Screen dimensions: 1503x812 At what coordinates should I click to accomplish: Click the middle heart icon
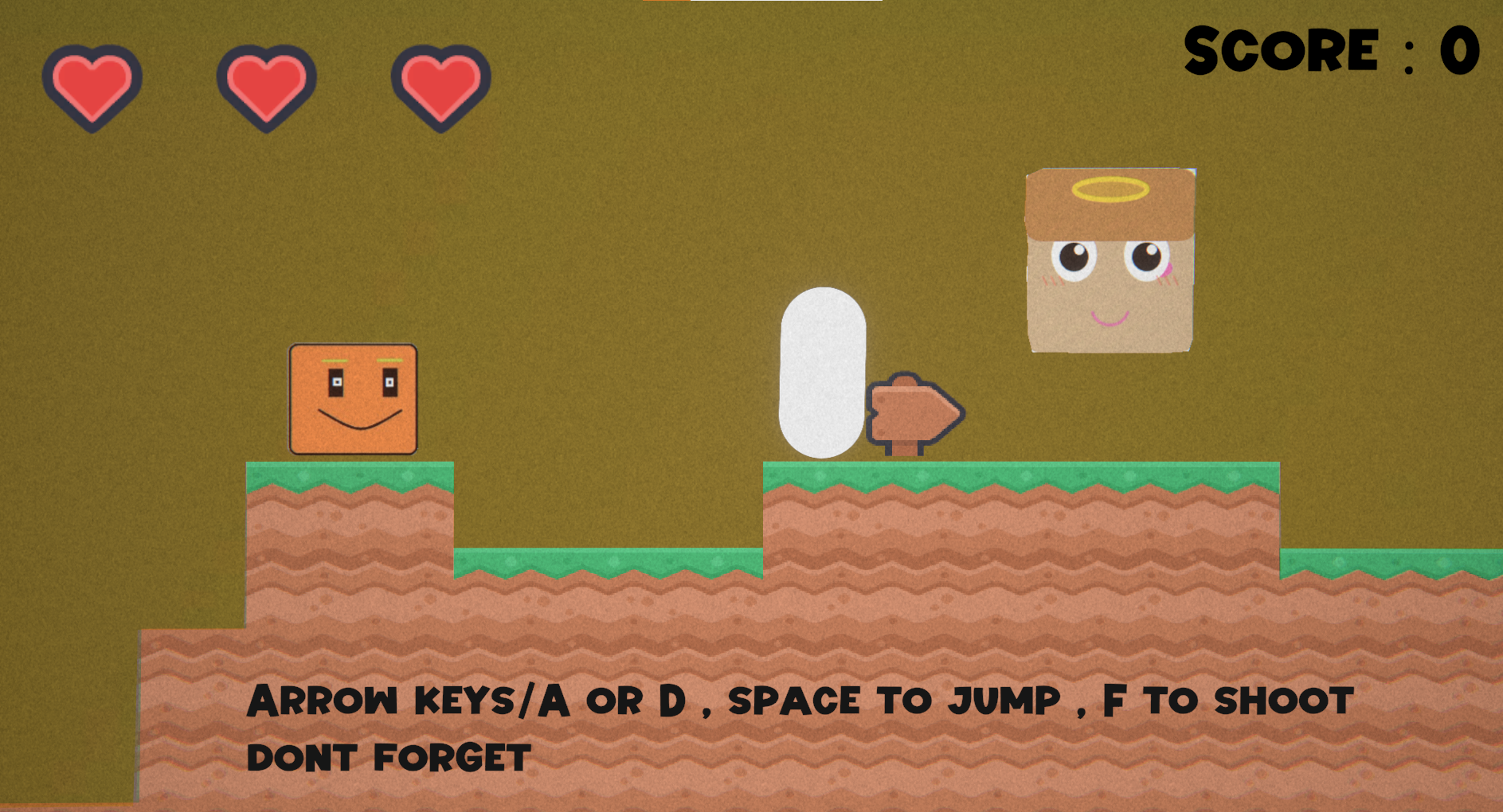pyautogui.click(x=265, y=86)
